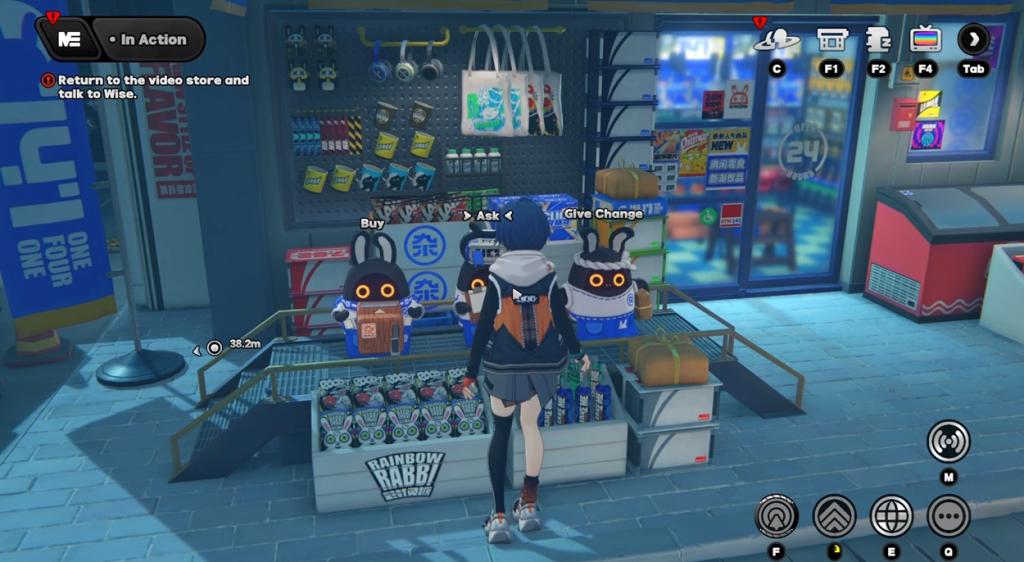The width and height of the screenshot is (1024, 562).
Task: Expand the top menu with arrow button
Action: tap(973, 40)
